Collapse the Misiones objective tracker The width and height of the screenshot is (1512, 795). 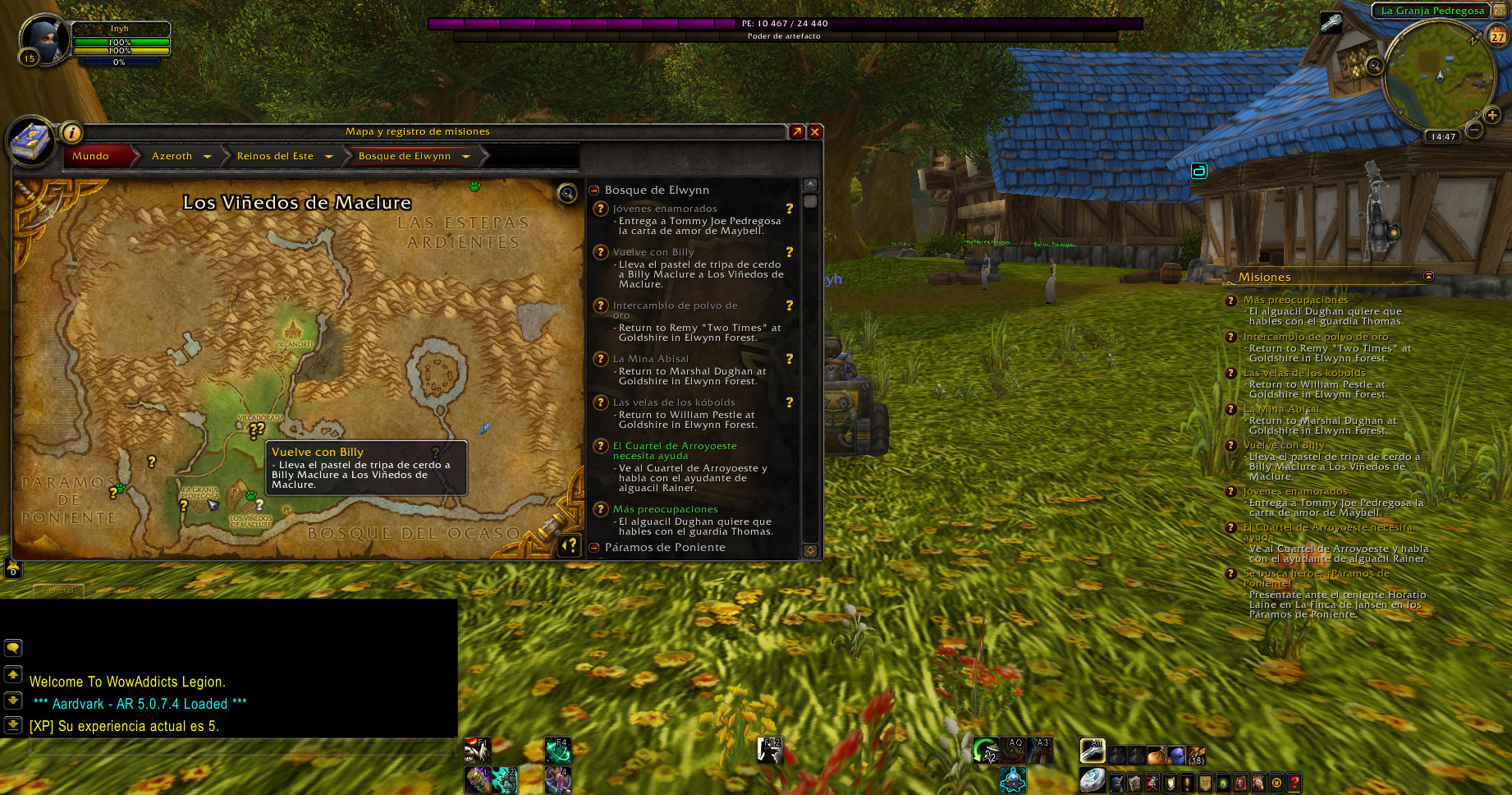pos(1428,276)
